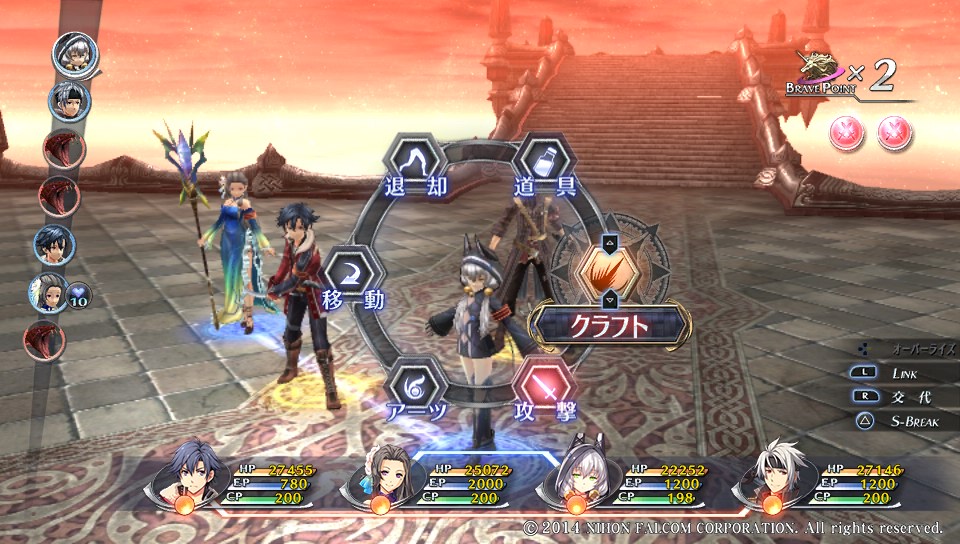Open the アーツ (Arts) command
This screenshot has height=544, width=960.
[414, 388]
